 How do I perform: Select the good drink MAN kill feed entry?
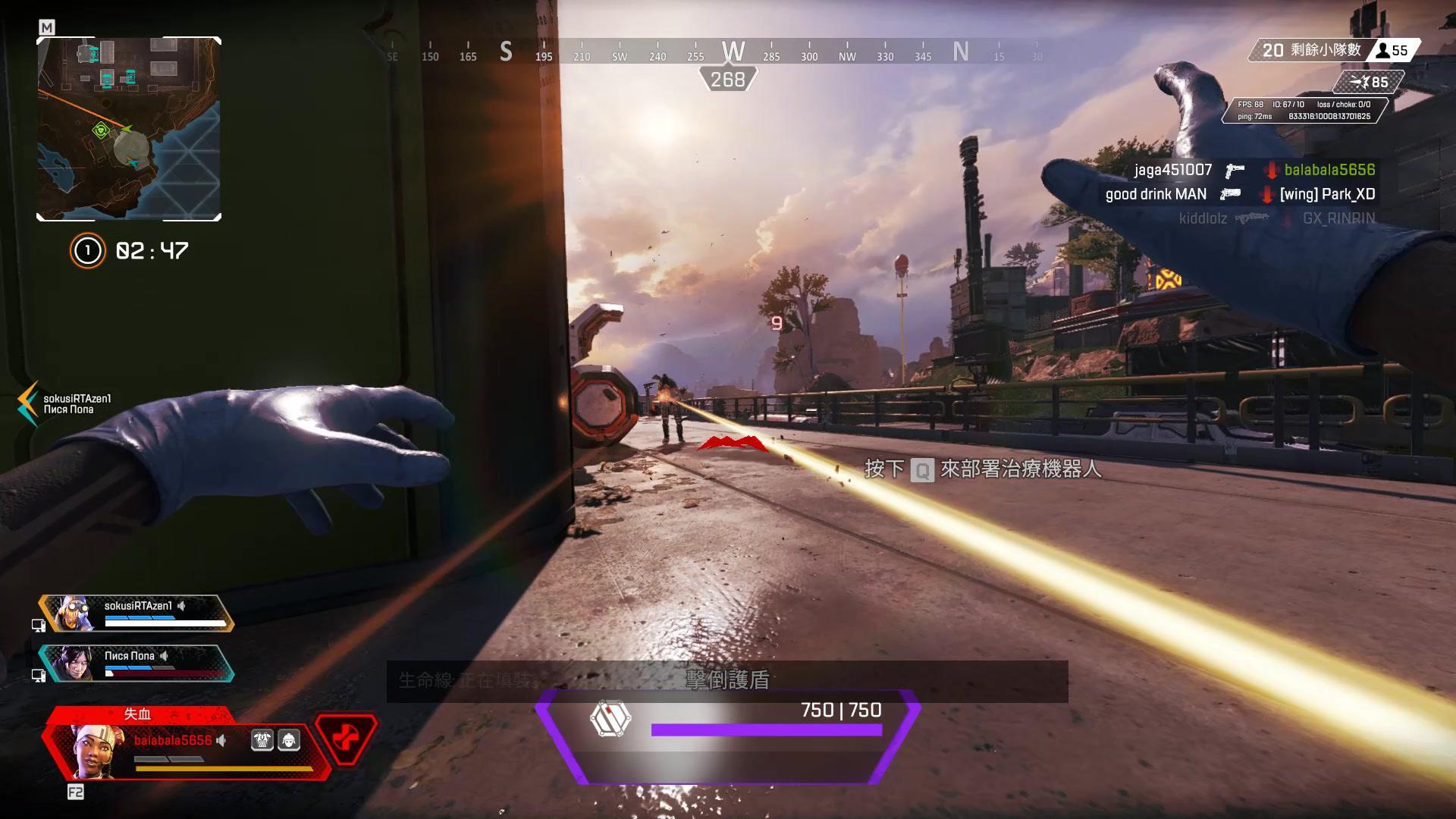pos(1156,194)
